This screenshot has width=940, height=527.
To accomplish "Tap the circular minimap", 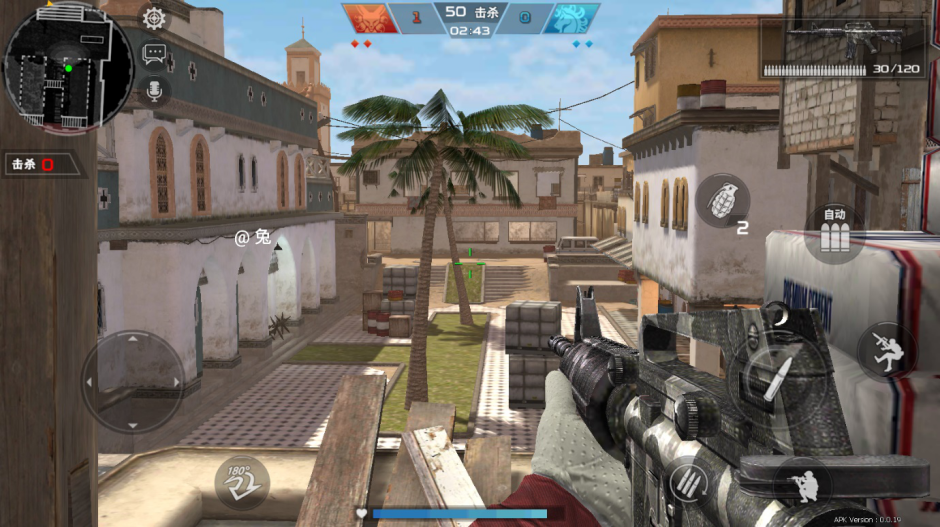I will coord(68,67).
